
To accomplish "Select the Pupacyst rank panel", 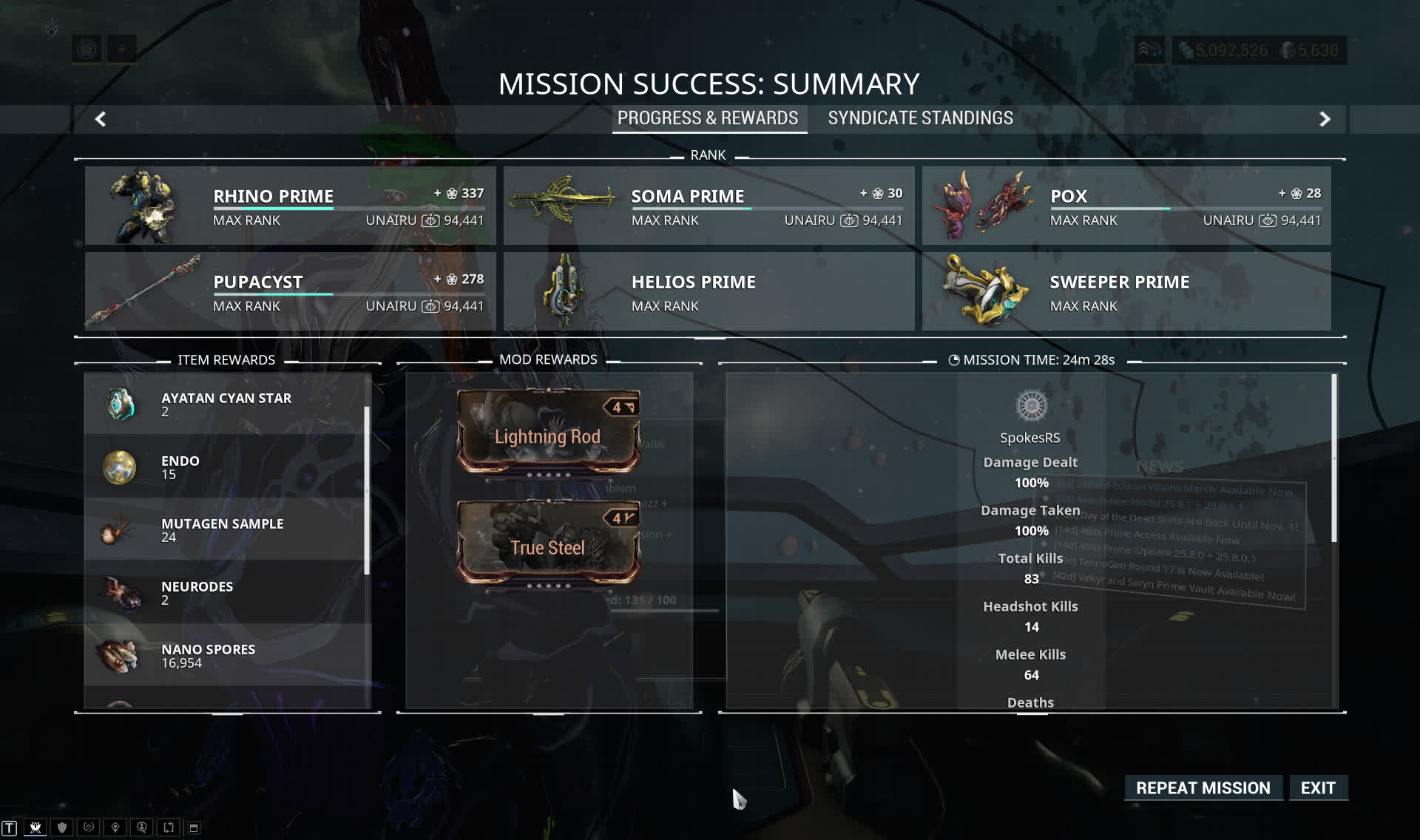I will coord(290,291).
